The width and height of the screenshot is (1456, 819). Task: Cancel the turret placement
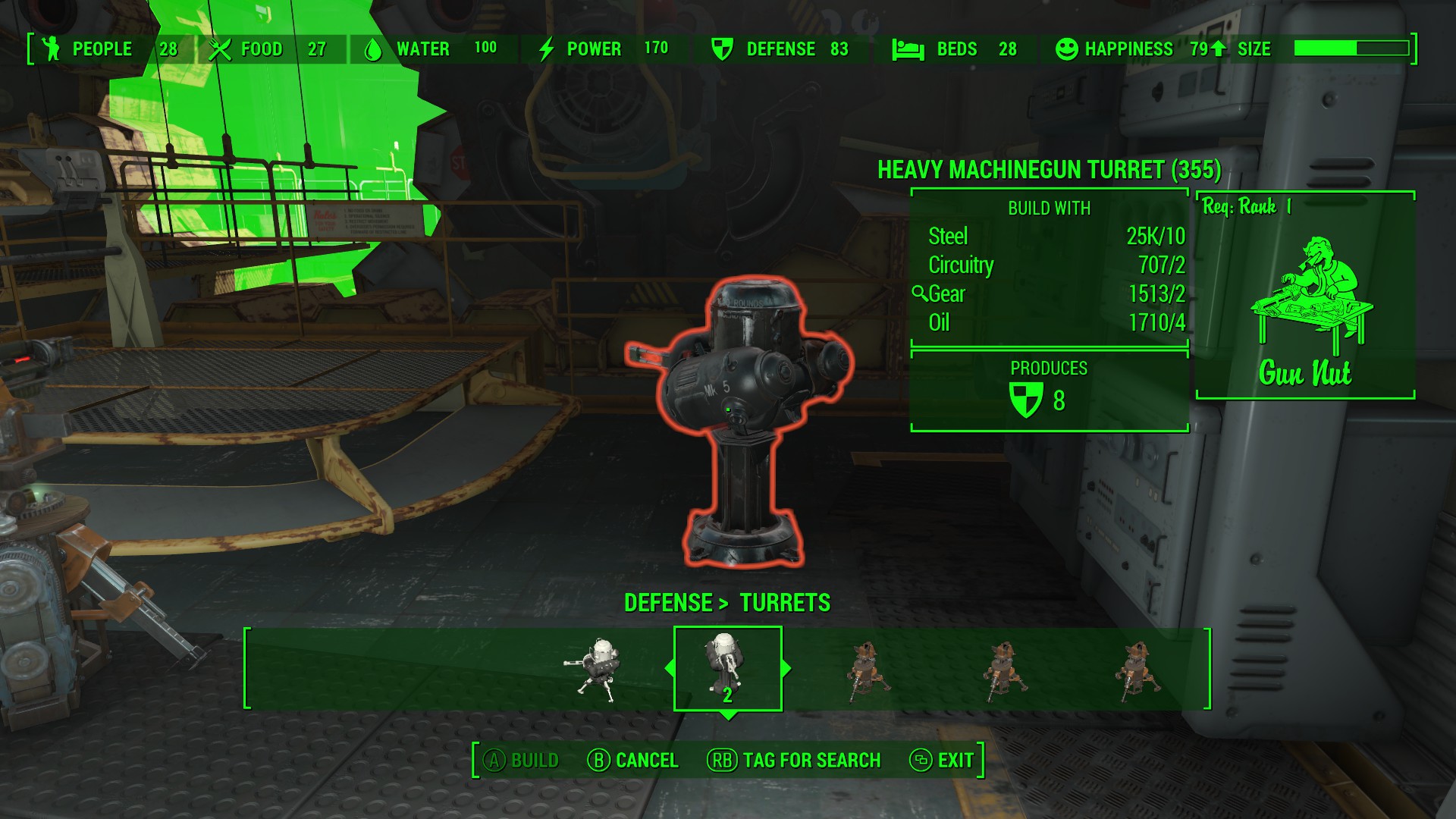click(633, 760)
